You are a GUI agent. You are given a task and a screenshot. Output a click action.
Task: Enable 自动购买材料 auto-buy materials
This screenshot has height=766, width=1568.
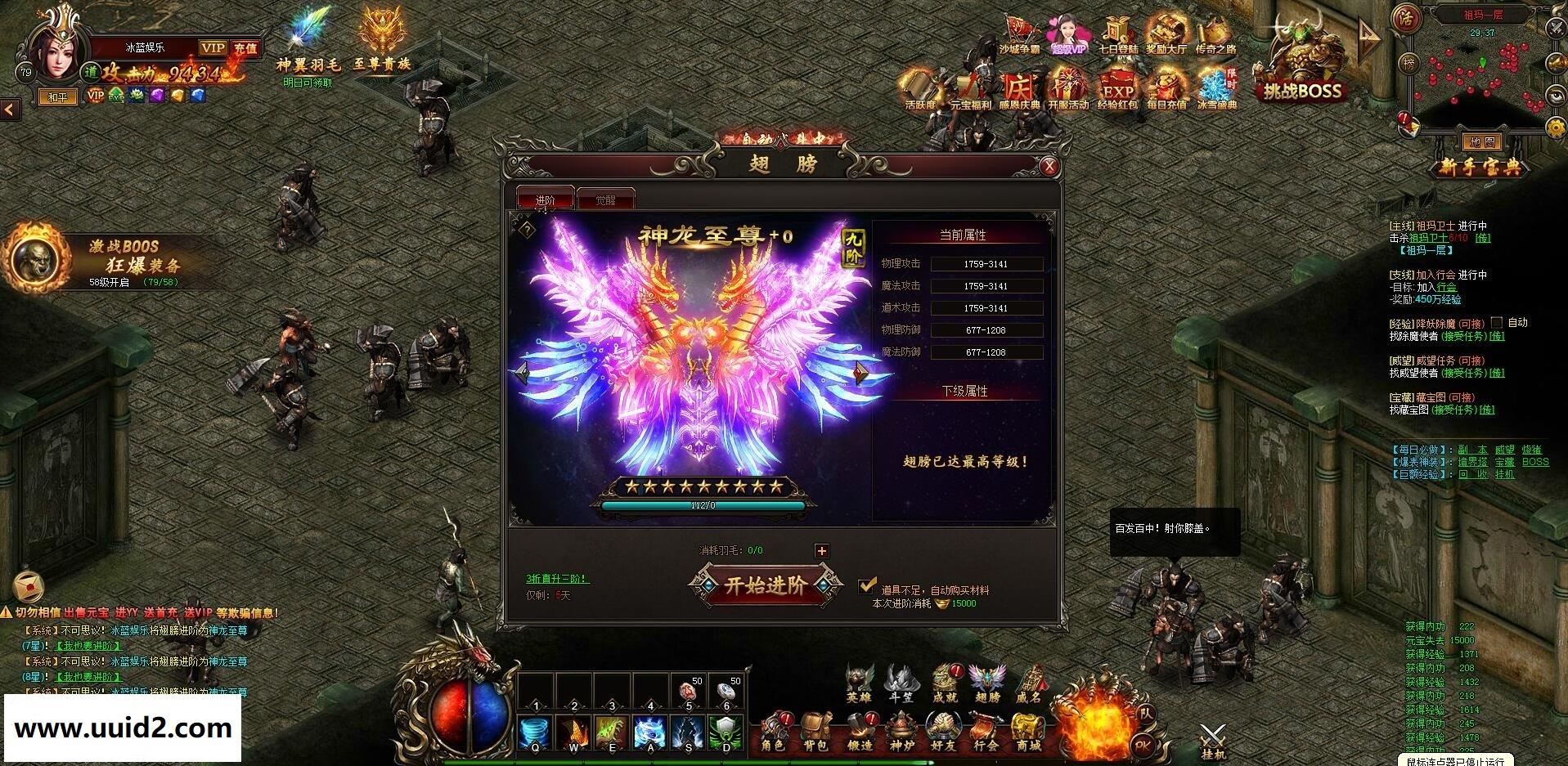[867, 584]
